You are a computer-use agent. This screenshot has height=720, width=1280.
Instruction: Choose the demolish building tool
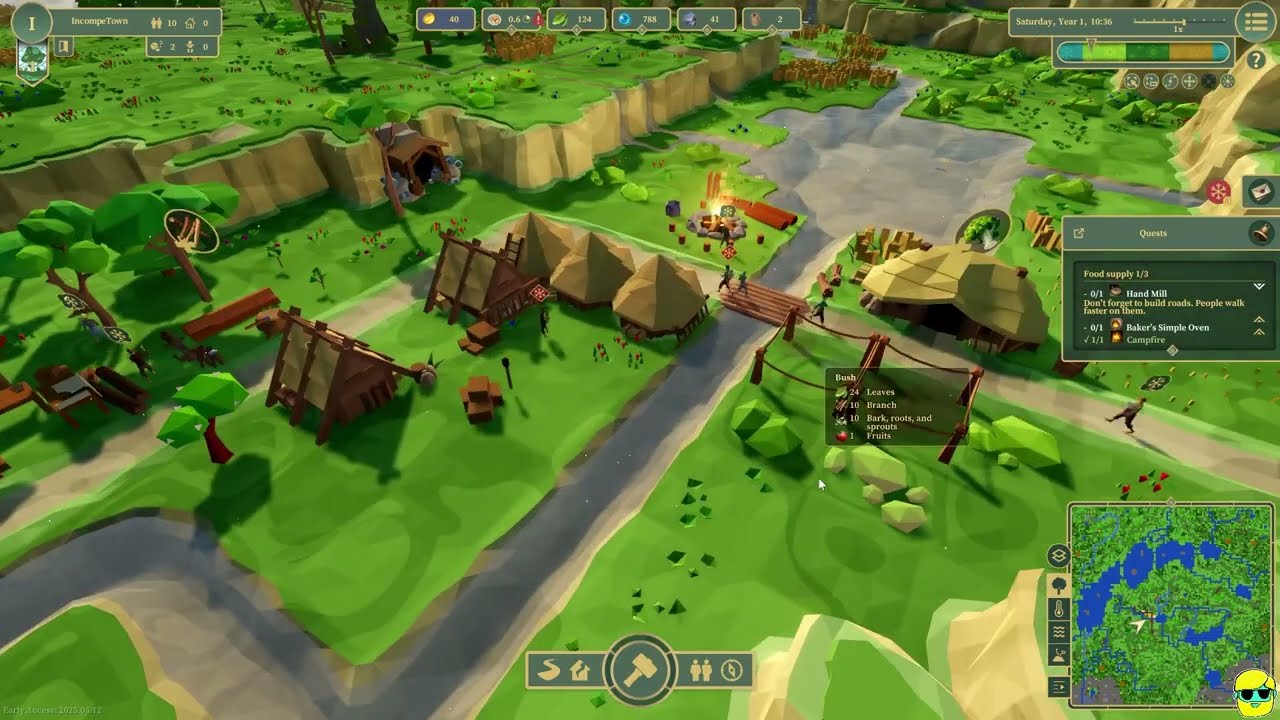(580, 670)
